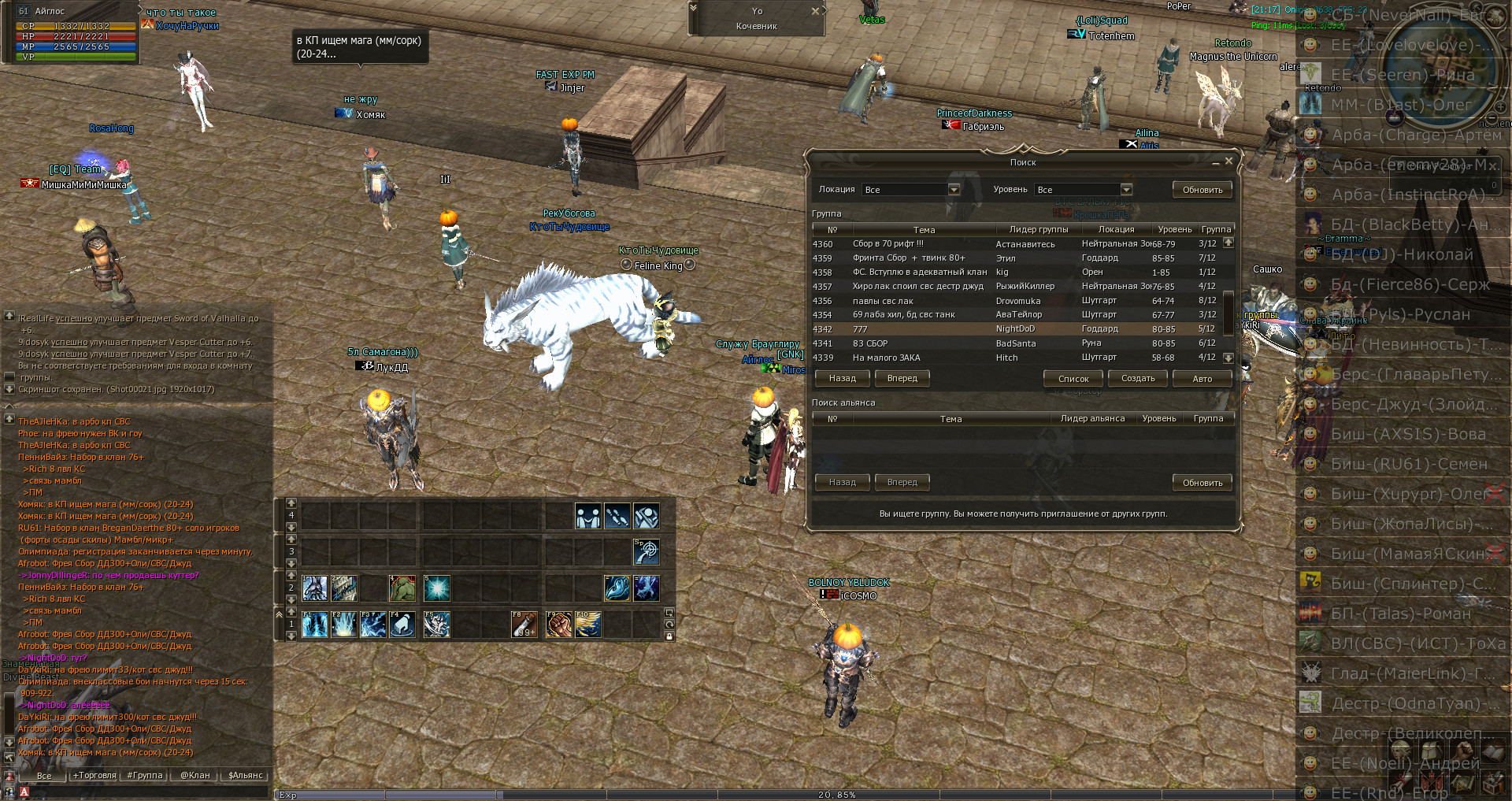1512x801 pixels.
Task: Use the F8 potion hotbar slot
Action: pos(524,625)
